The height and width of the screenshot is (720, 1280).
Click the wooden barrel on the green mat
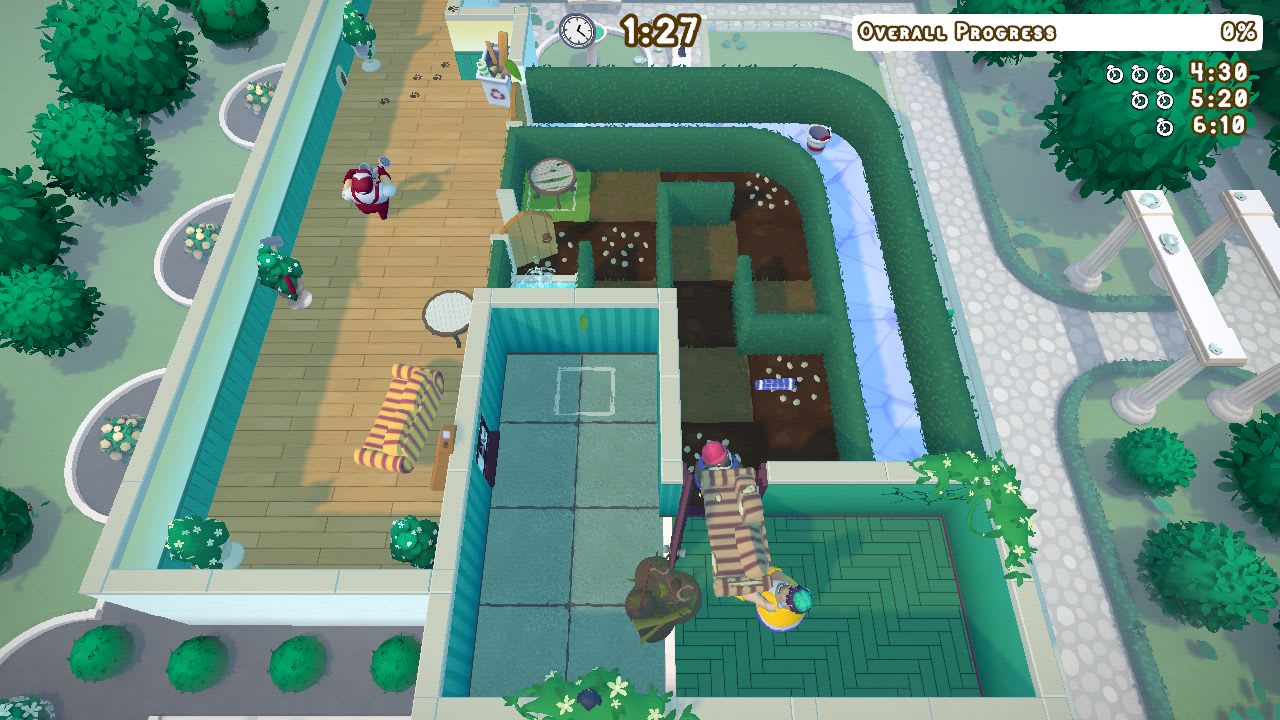[x=553, y=175]
